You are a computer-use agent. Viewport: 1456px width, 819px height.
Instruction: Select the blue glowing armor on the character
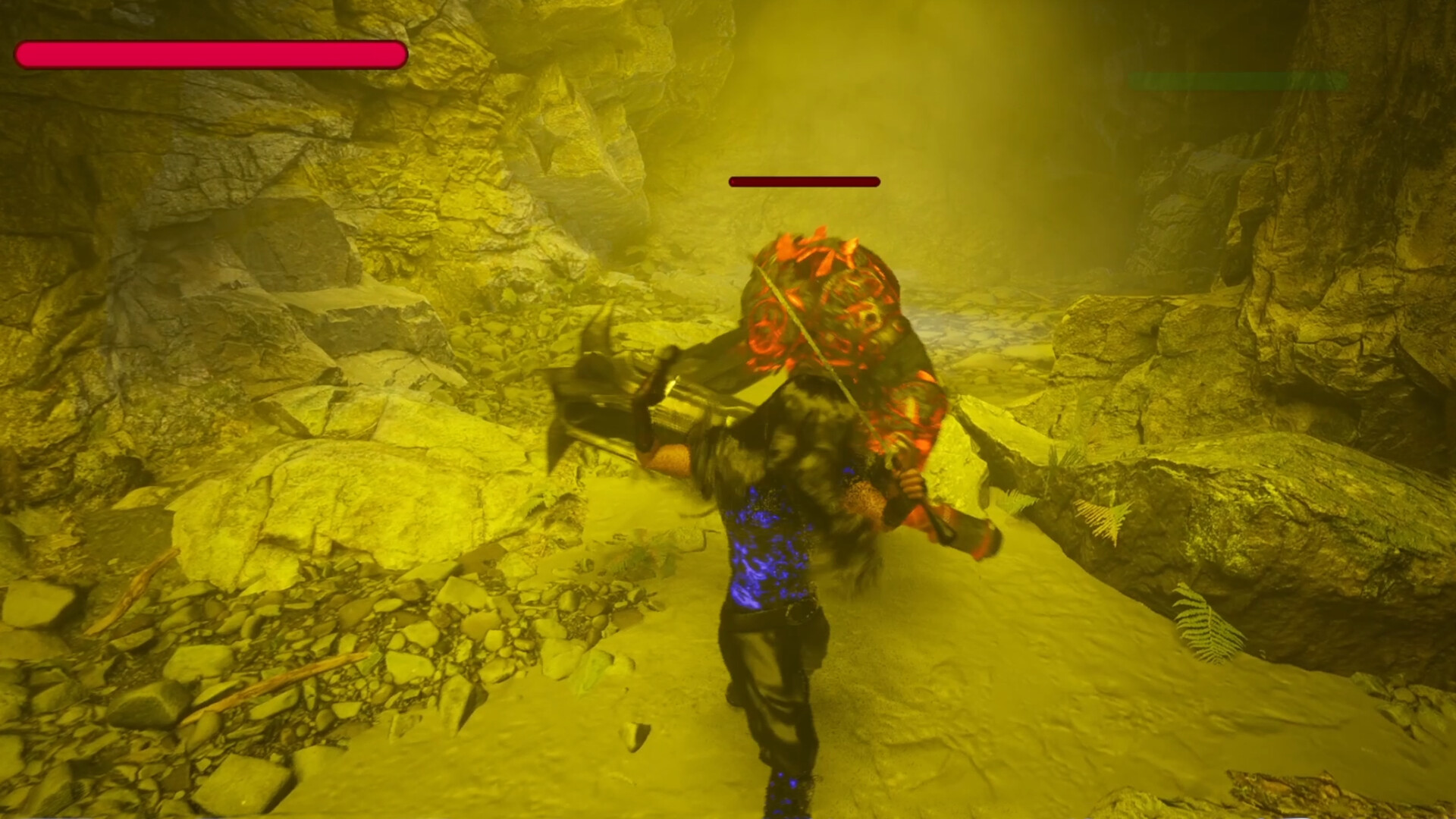click(766, 546)
